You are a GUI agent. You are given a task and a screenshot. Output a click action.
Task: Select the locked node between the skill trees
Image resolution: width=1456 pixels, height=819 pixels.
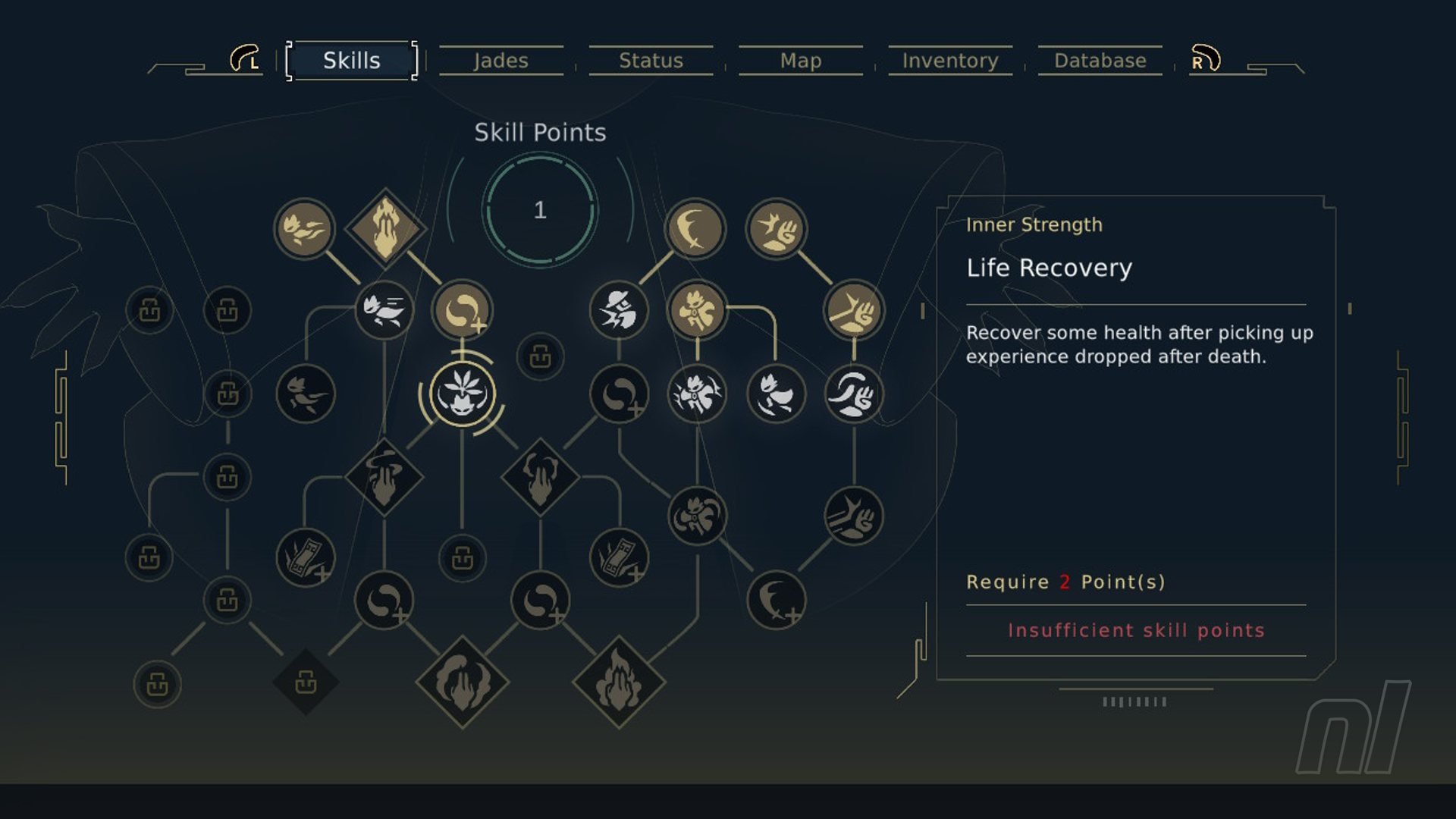click(x=540, y=356)
